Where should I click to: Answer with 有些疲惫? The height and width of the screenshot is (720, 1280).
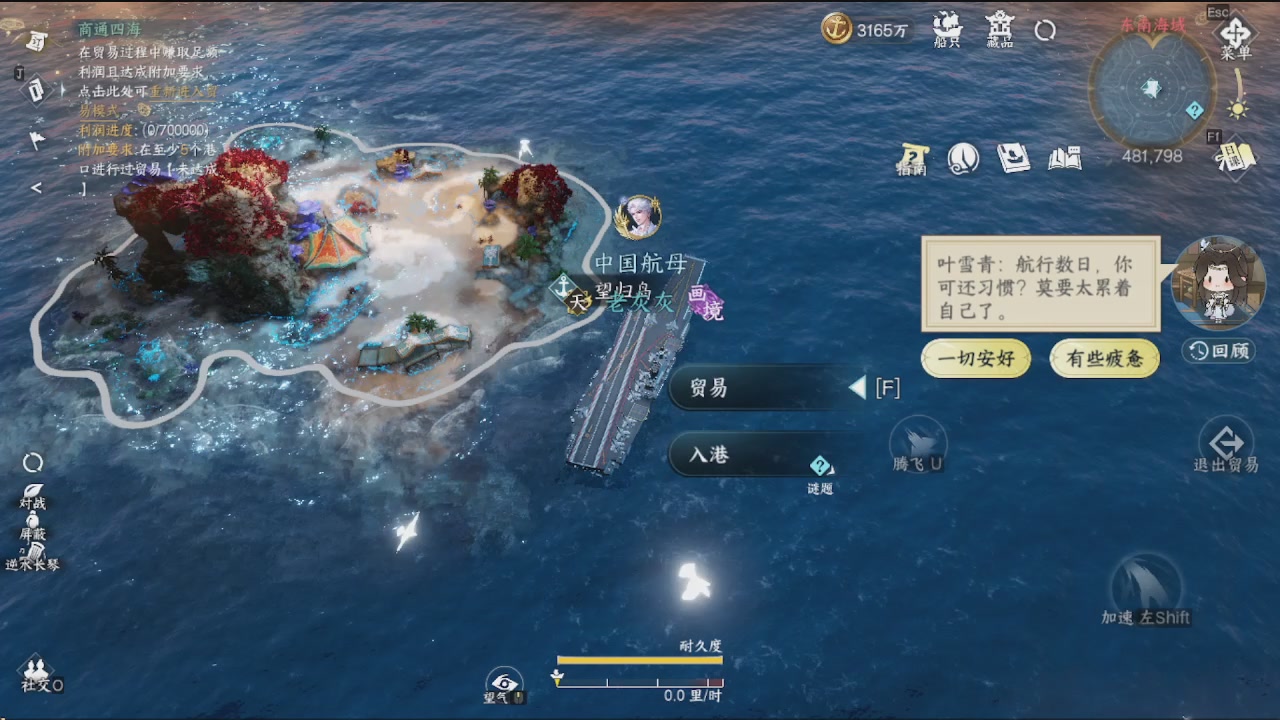point(1104,359)
